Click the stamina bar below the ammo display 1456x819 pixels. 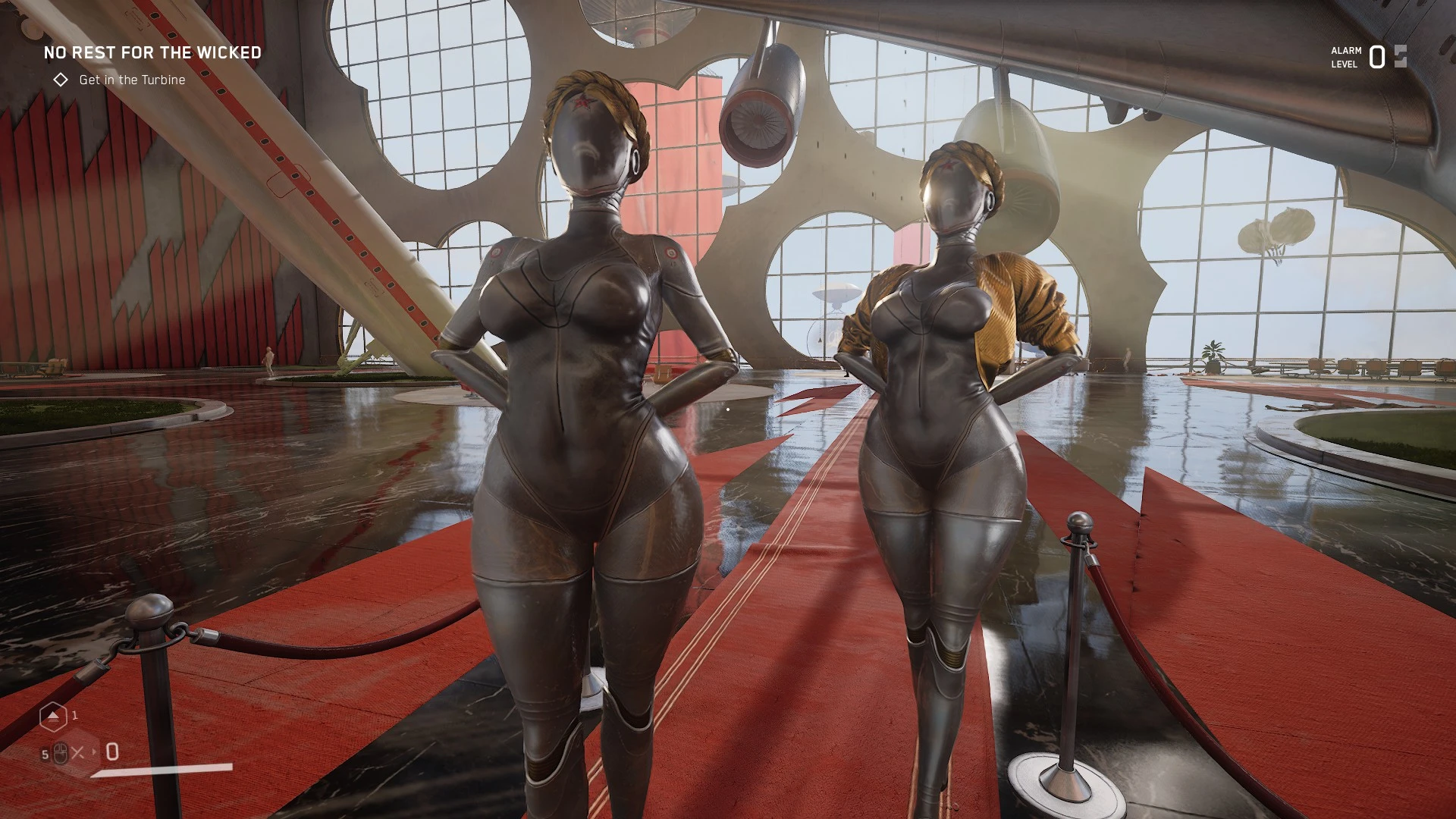click(x=159, y=769)
